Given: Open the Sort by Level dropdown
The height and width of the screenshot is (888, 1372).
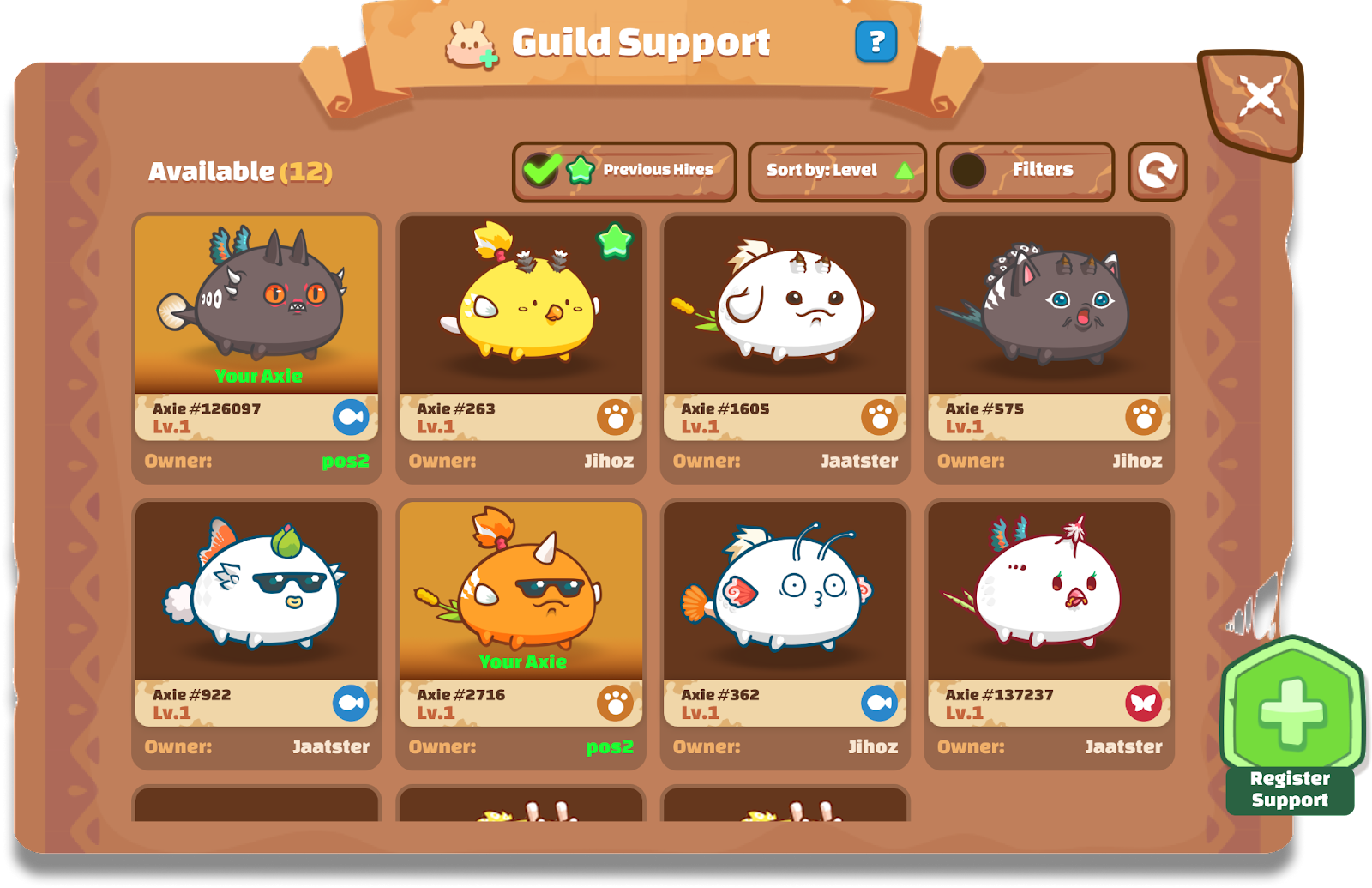Looking at the screenshot, I should [x=821, y=170].
